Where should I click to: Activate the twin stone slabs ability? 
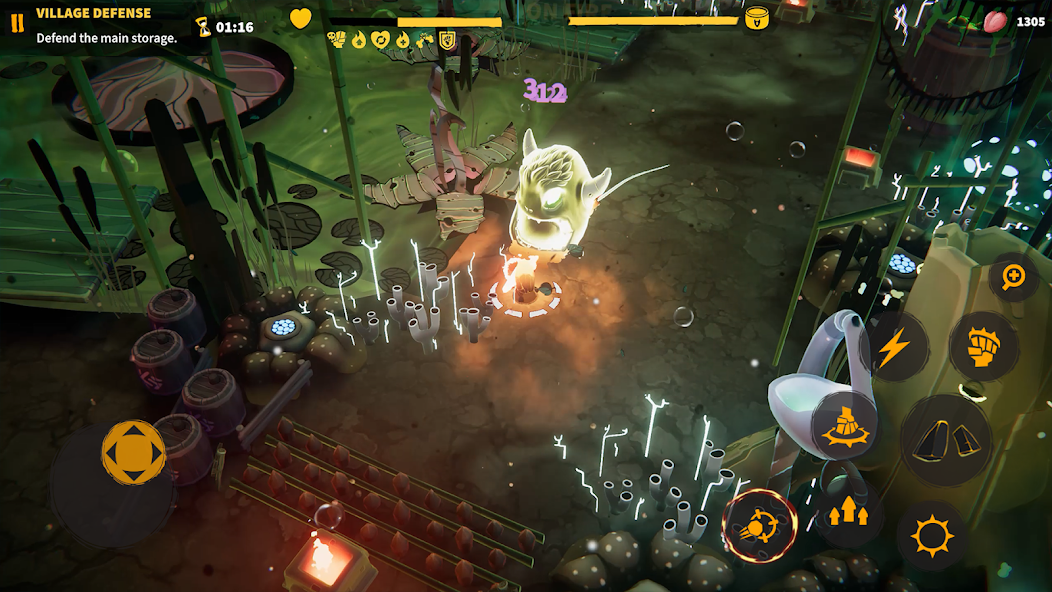(945, 439)
